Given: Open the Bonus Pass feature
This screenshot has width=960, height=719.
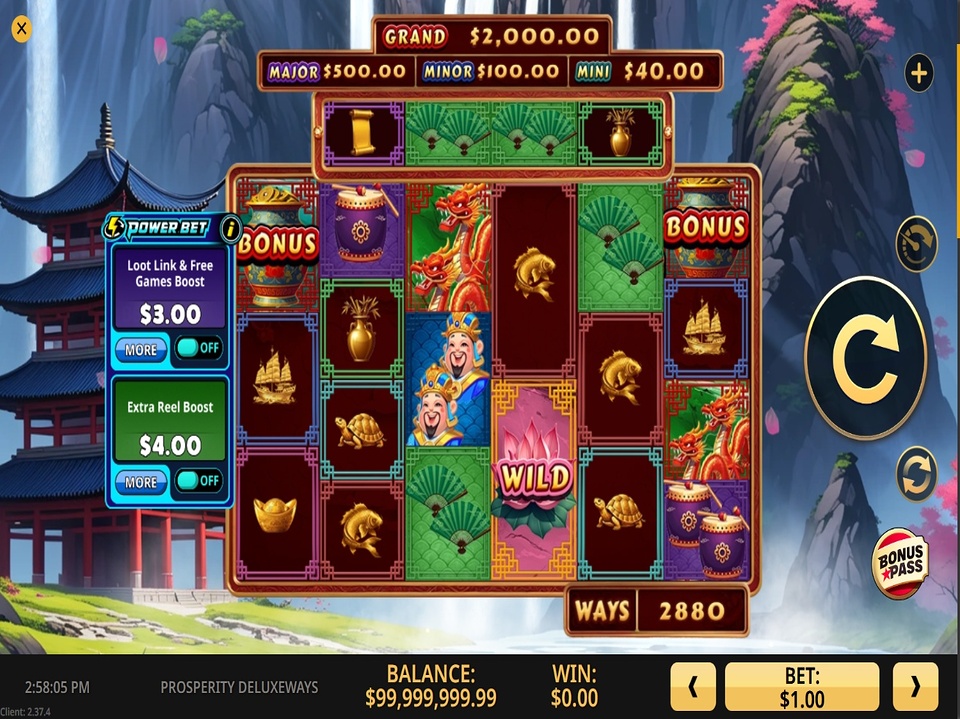Looking at the screenshot, I should [x=900, y=564].
